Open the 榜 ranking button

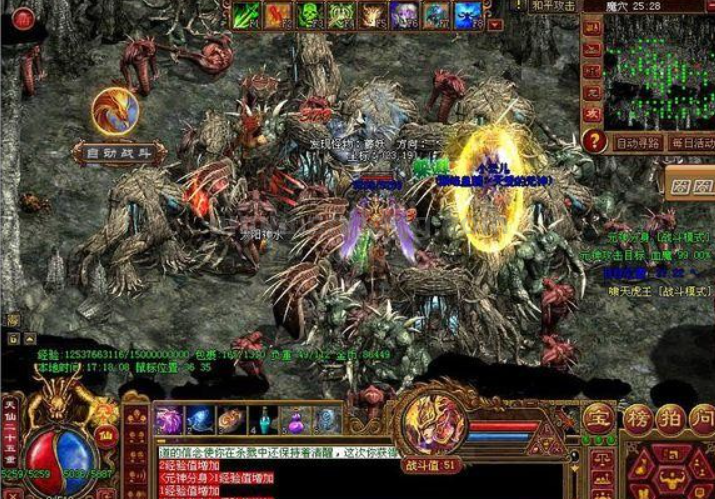click(x=638, y=416)
